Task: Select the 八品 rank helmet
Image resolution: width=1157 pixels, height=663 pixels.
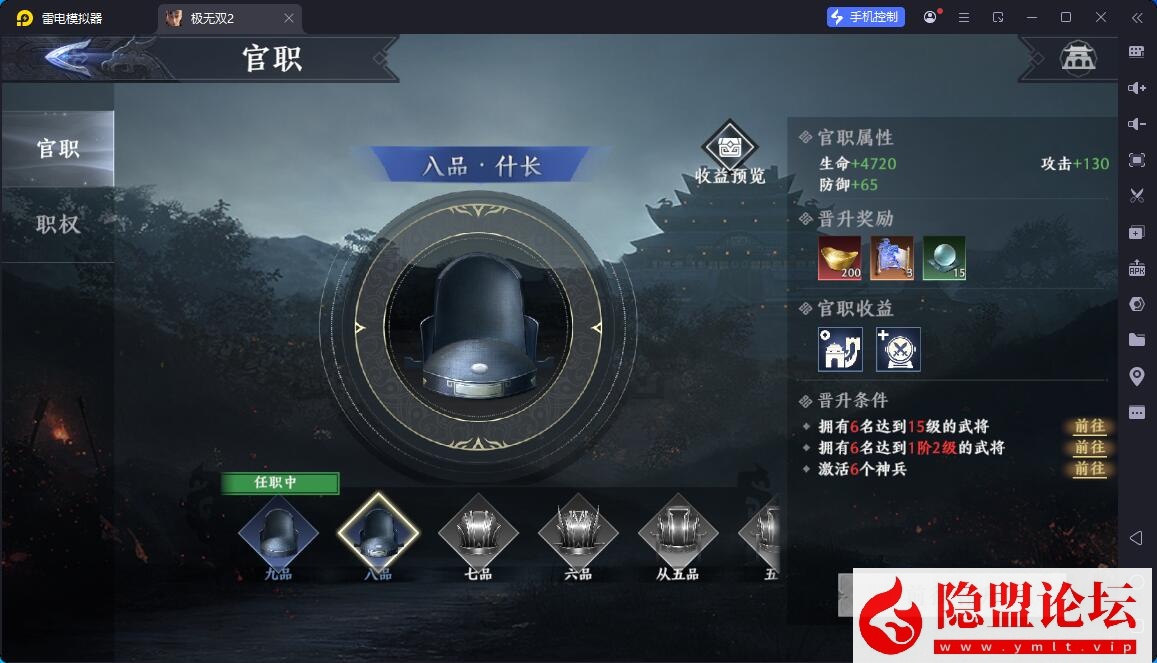Action: click(378, 533)
